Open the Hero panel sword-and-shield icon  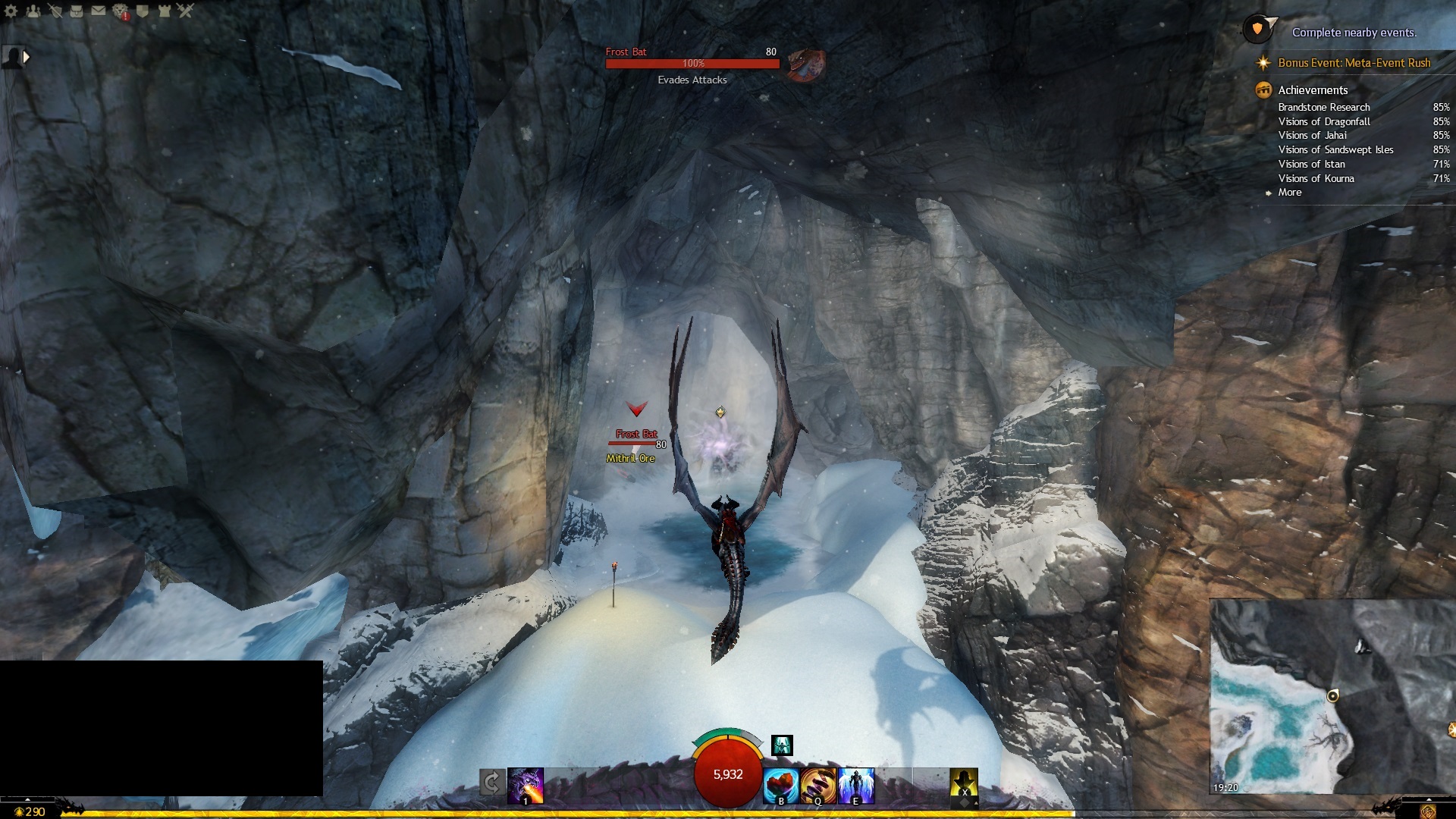point(55,11)
